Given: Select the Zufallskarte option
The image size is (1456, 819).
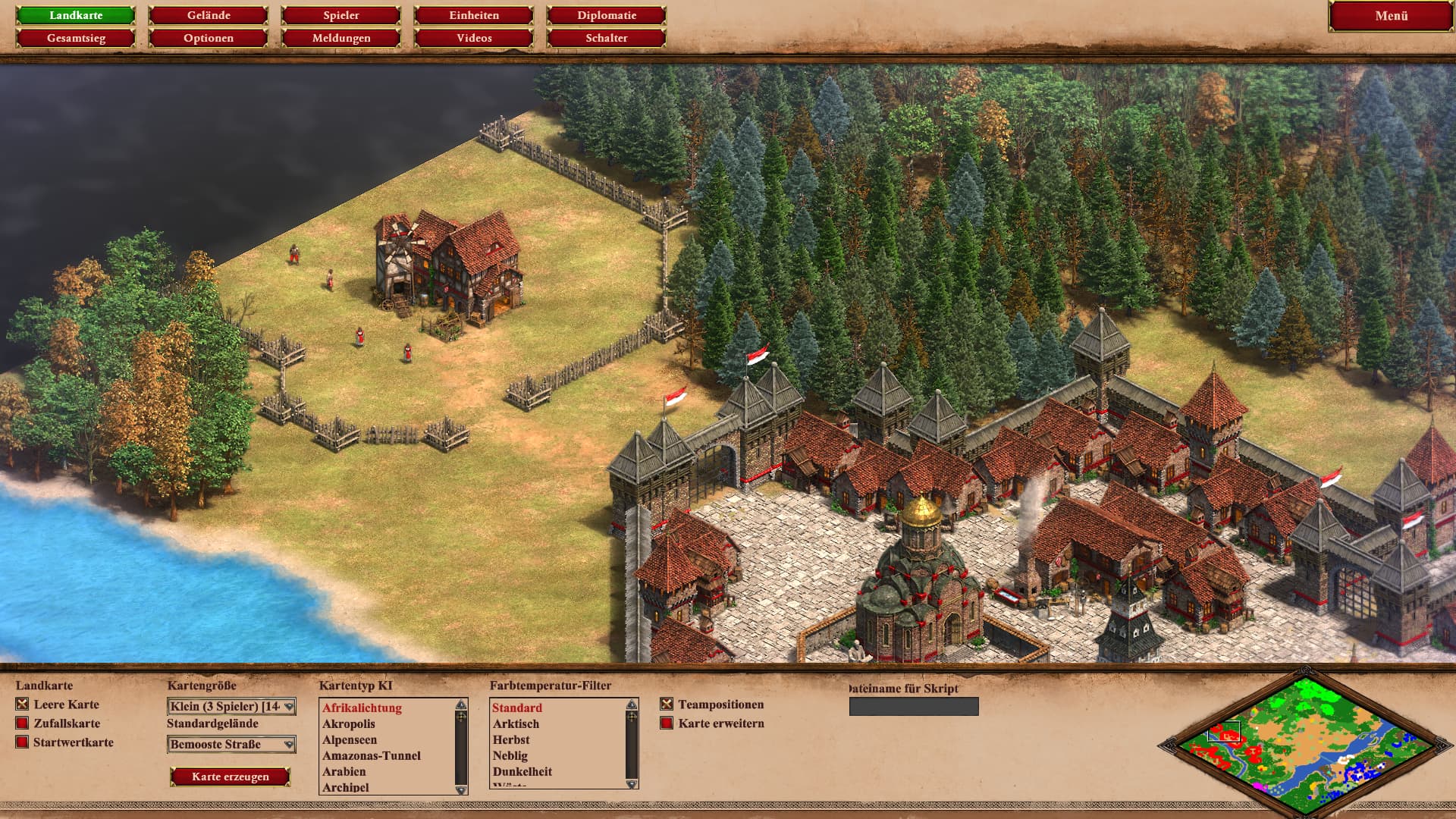Looking at the screenshot, I should (x=23, y=723).
